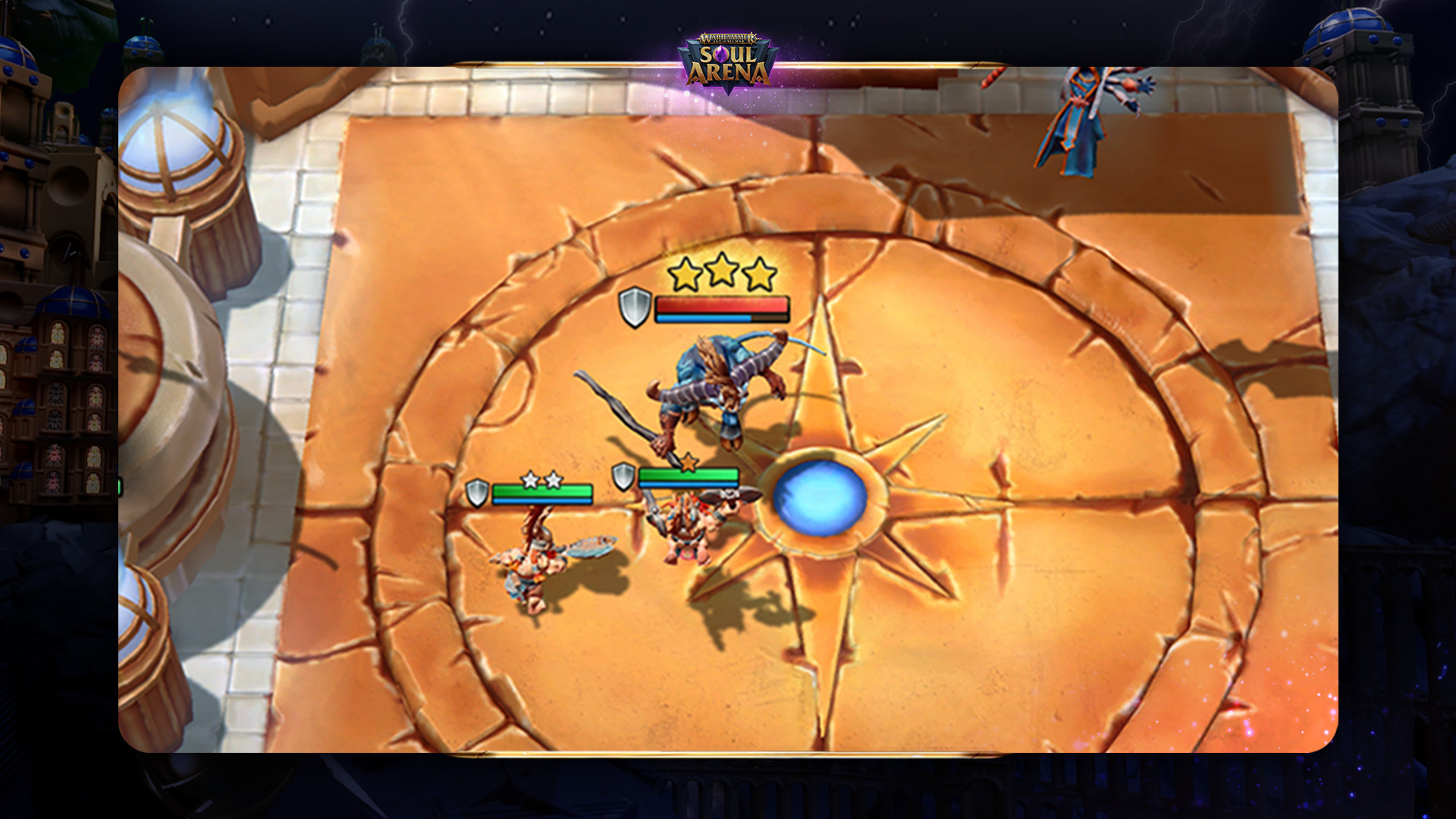This screenshot has width=1456, height=819.
Task: Select the shield icon next to the two-star unit
Action: (x=479, y=493)
